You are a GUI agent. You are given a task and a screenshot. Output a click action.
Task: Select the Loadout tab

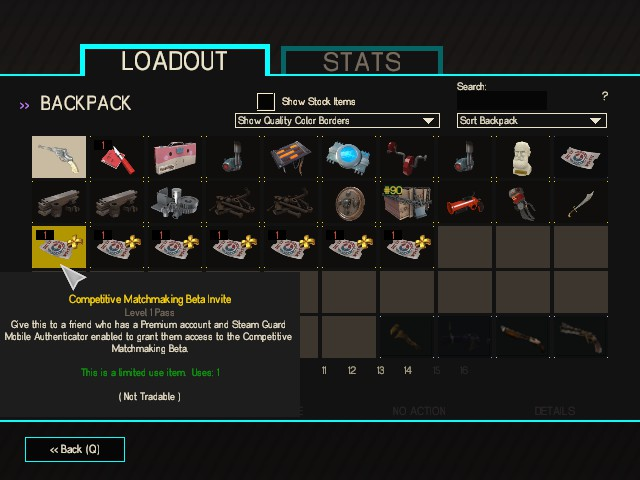pos(174,61)
